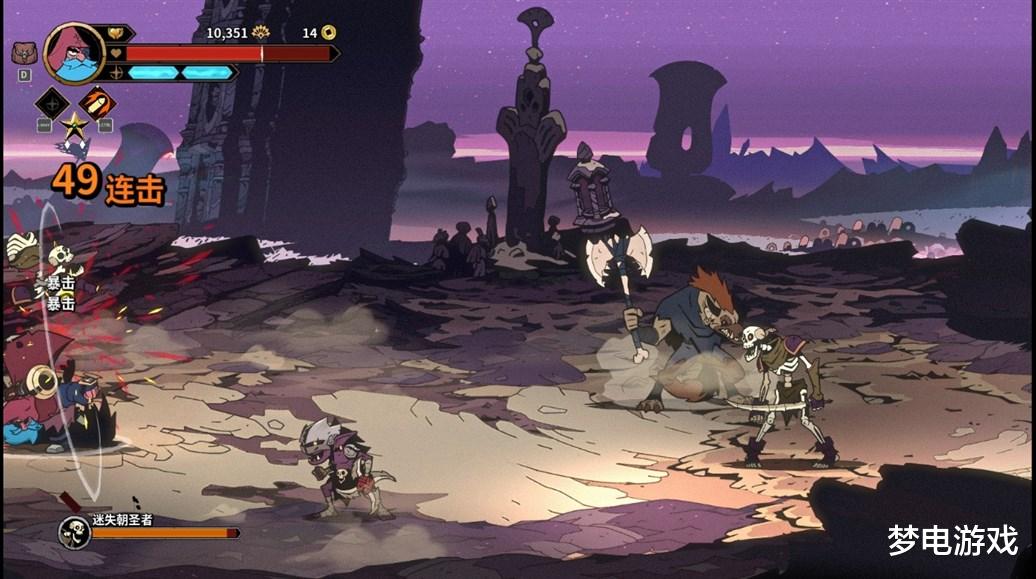1036x579 pixels.
Task: Click the golden lotus soul currency icon
Action: click(261, 33)
